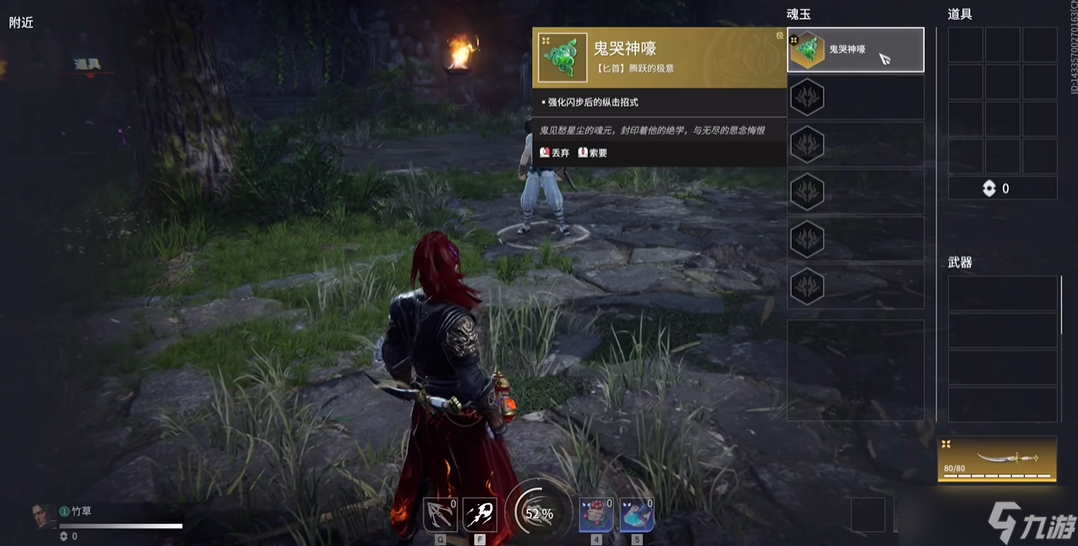Viewport: 1078px width, 546px height.
Task: Select the 鬼哭神嚎 soul jade slot
Action: (x=855, y=50)
